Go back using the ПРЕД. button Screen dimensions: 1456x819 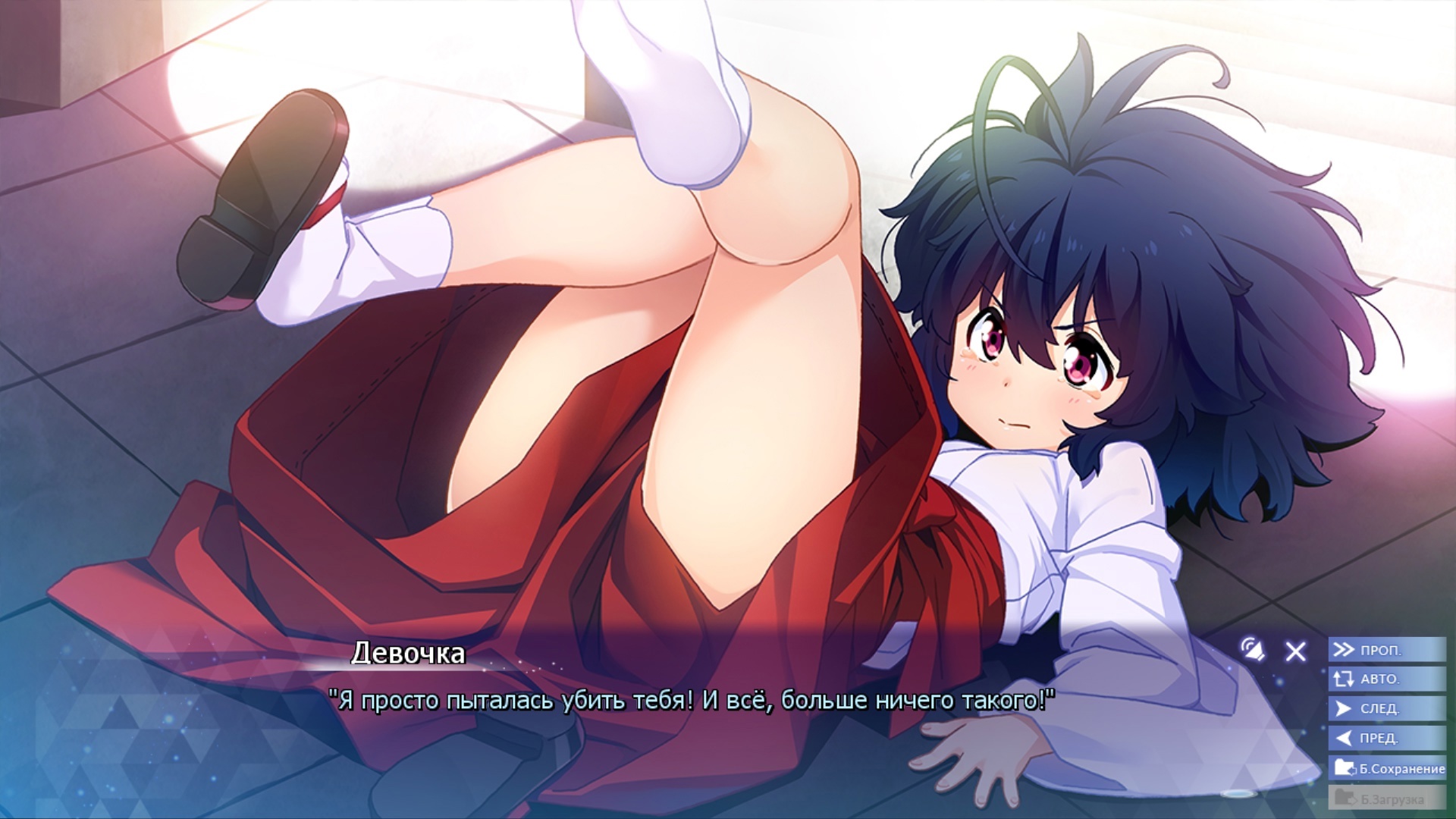coord(1386,738)
